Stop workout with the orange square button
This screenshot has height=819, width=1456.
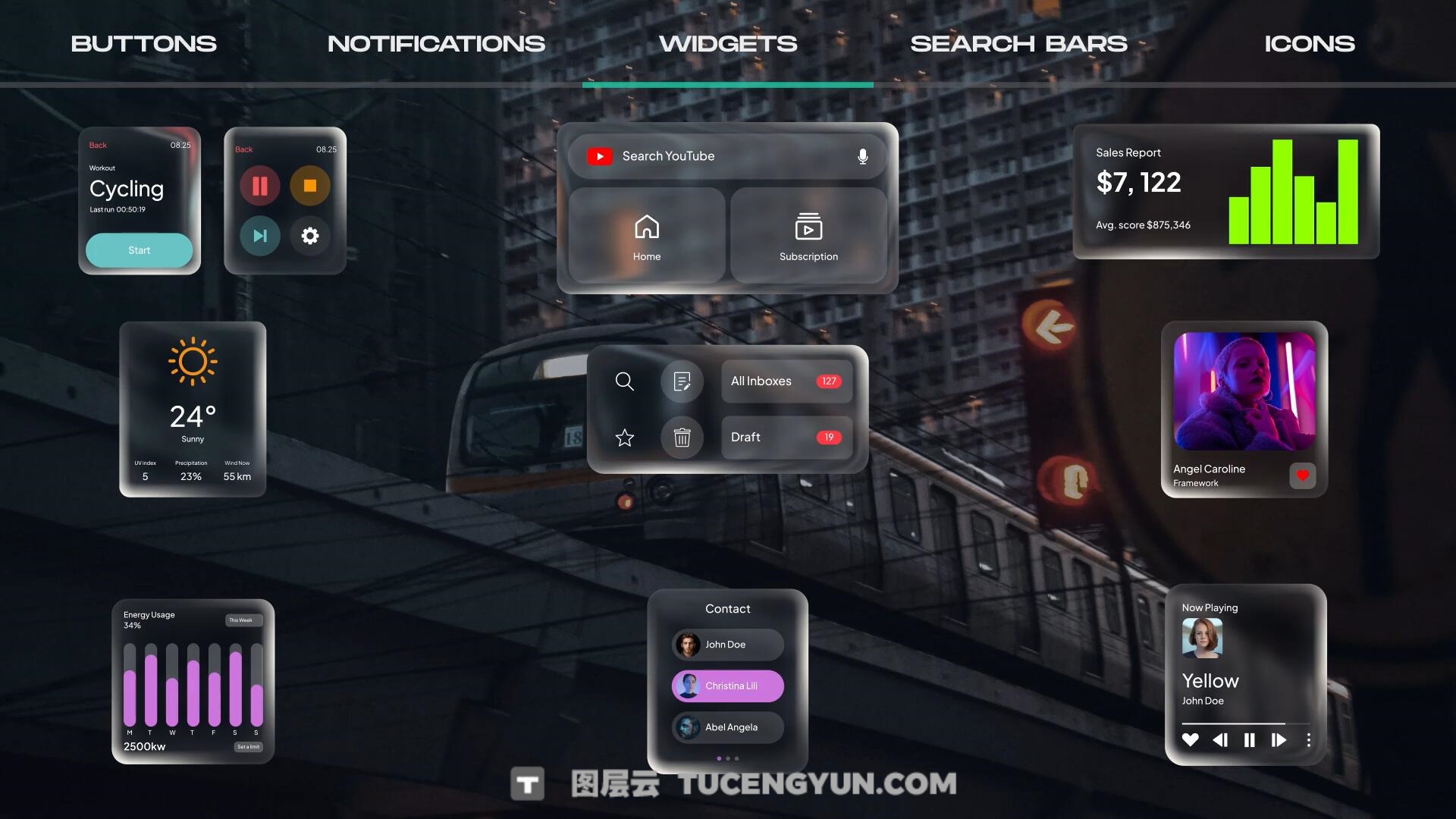[309, 186]
